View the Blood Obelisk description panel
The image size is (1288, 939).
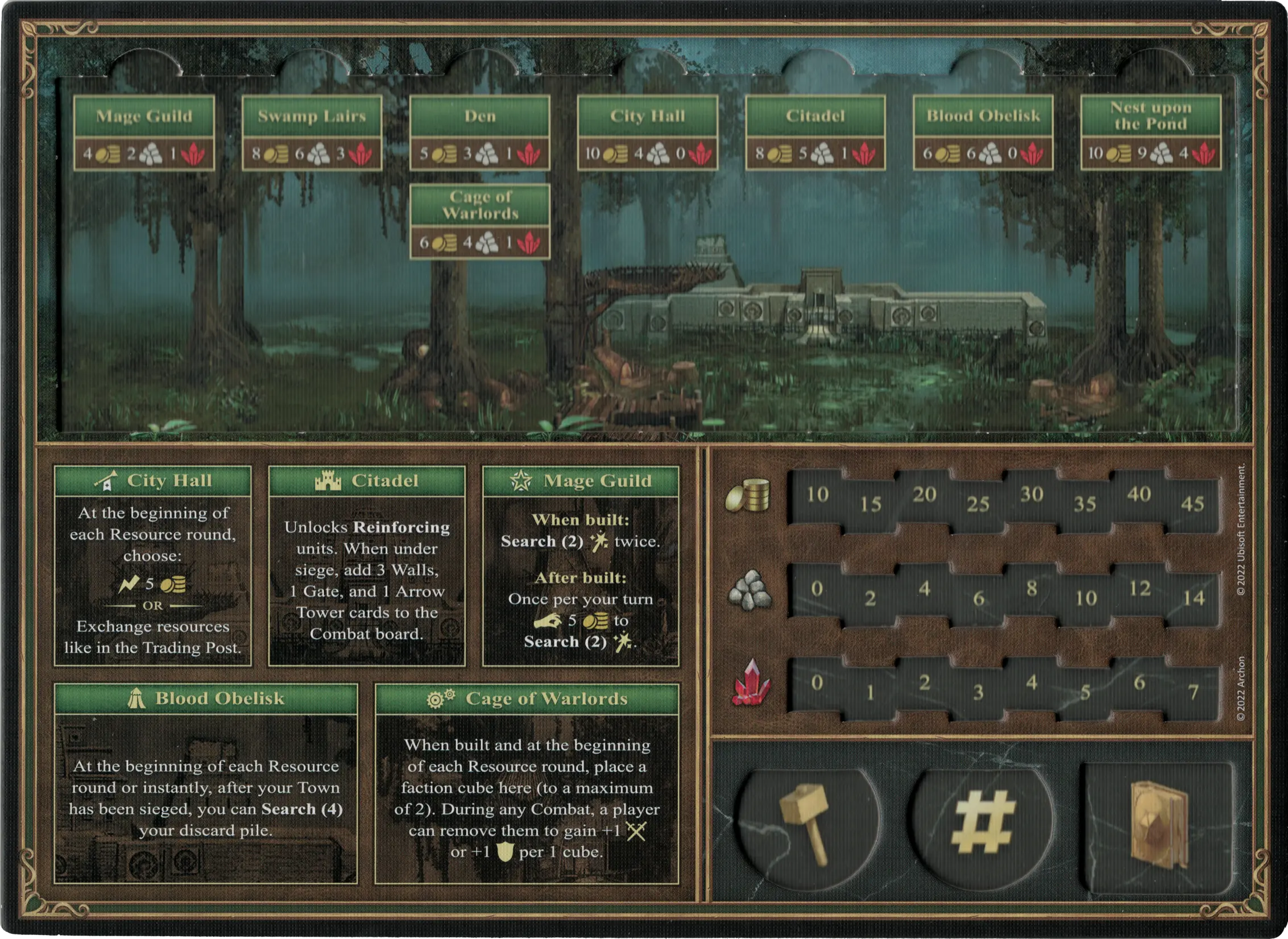click(x=206, y=783)
